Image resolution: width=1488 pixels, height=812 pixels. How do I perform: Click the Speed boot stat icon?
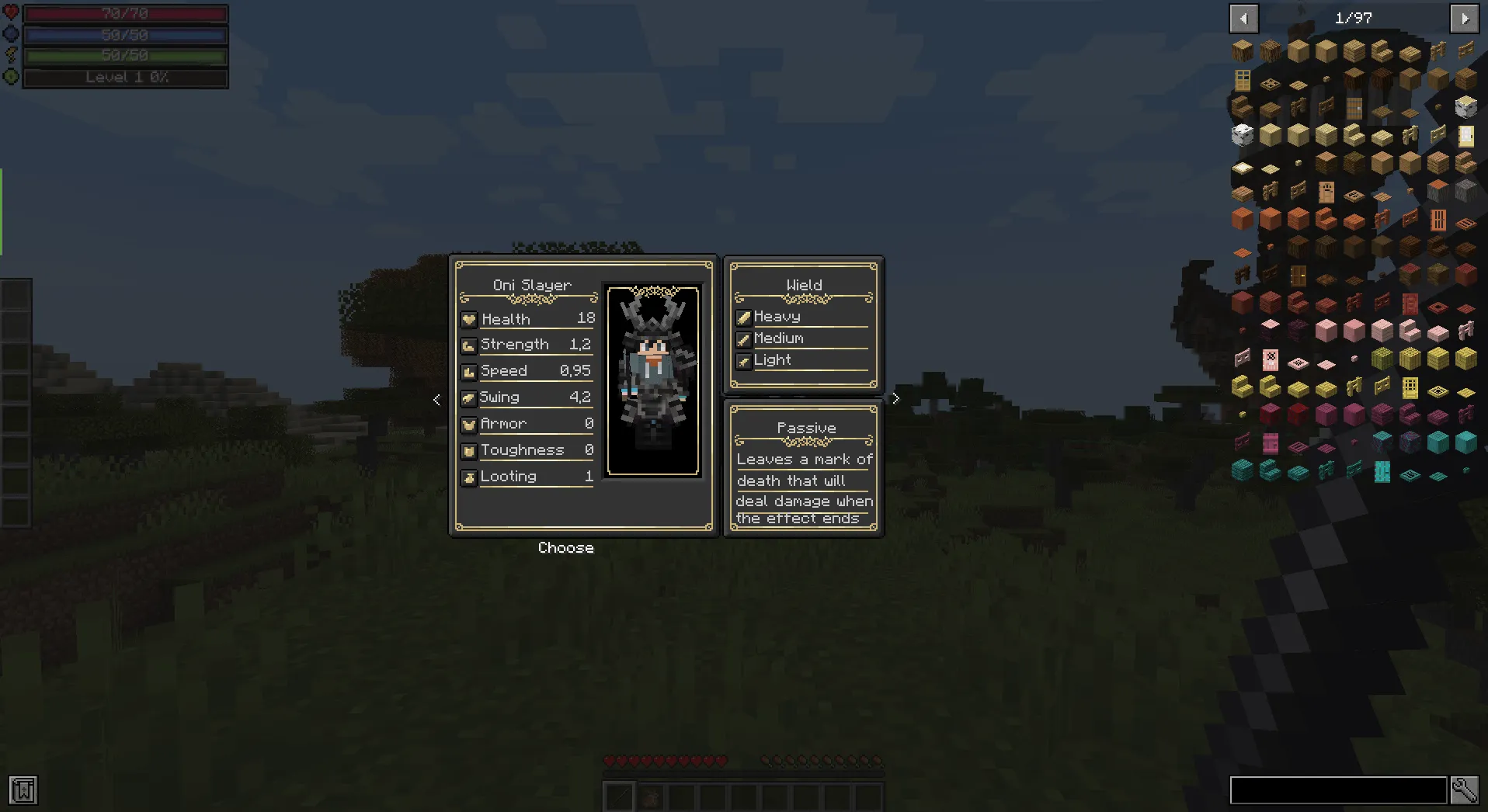point(469,372)
